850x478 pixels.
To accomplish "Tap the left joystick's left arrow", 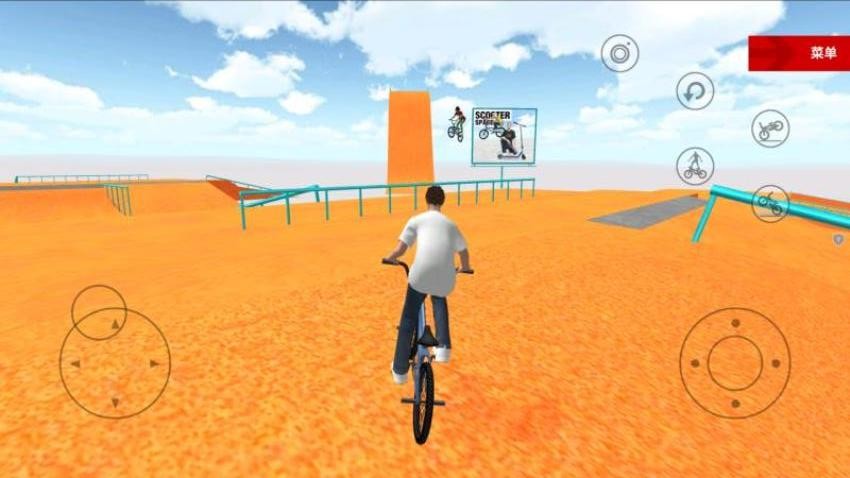I will (x=77, y=364).
